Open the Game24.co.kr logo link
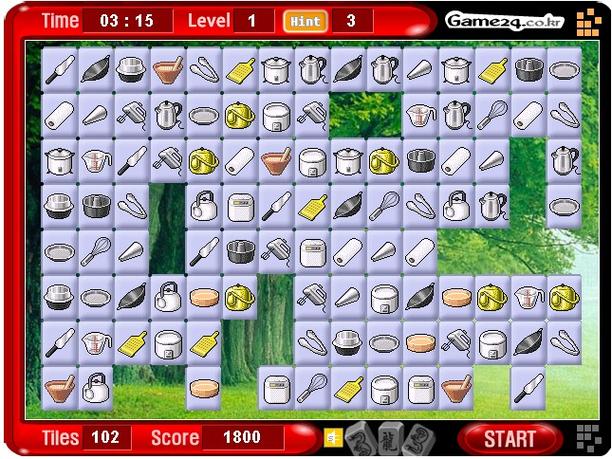612x459 pixels. (x=489, y=20)
